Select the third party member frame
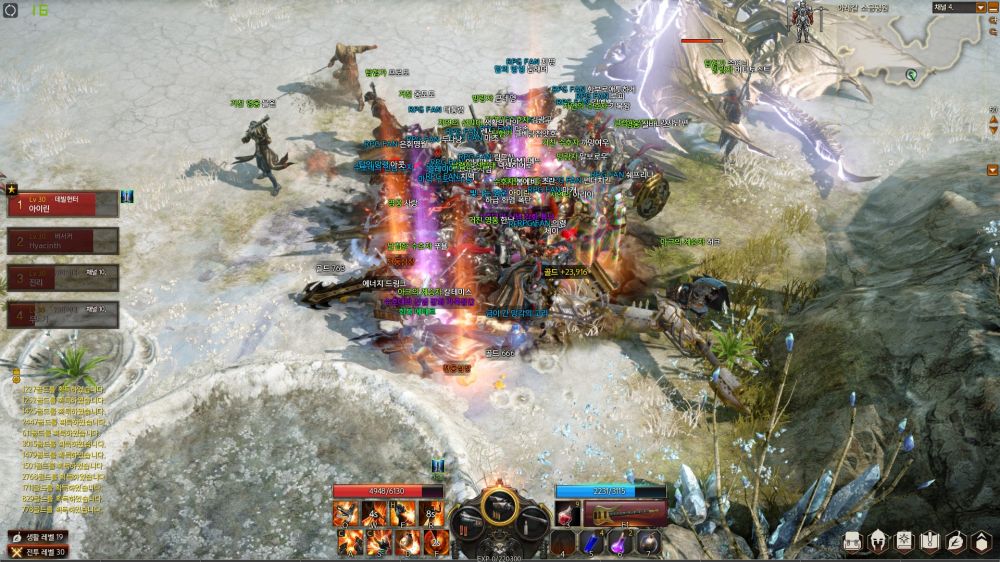 tap(62, 277)
